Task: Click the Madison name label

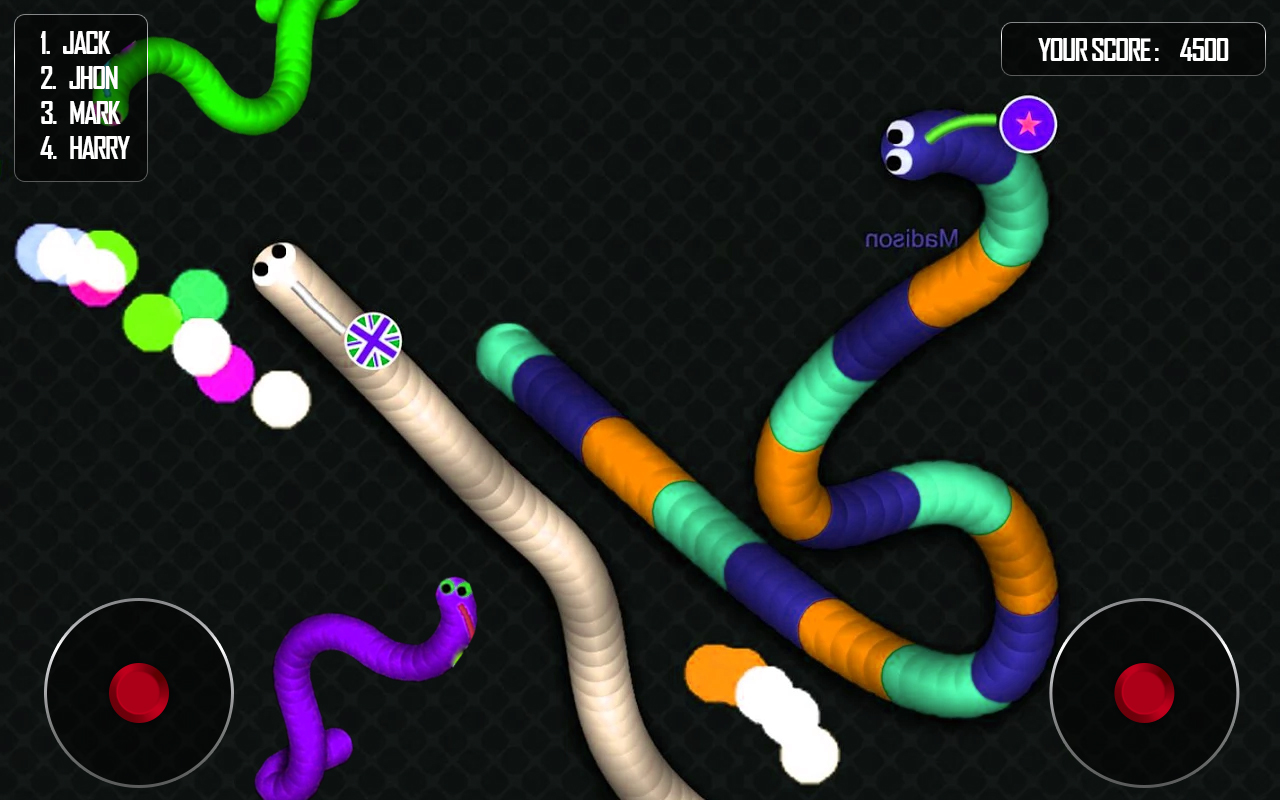Action: coord(912,237)
